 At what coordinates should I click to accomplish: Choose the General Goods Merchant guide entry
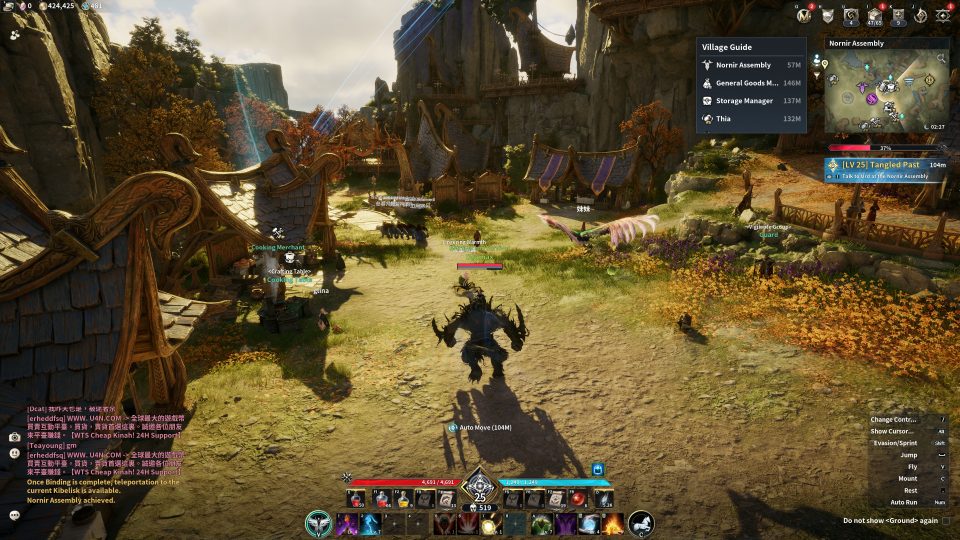click(x=750, y=83)
